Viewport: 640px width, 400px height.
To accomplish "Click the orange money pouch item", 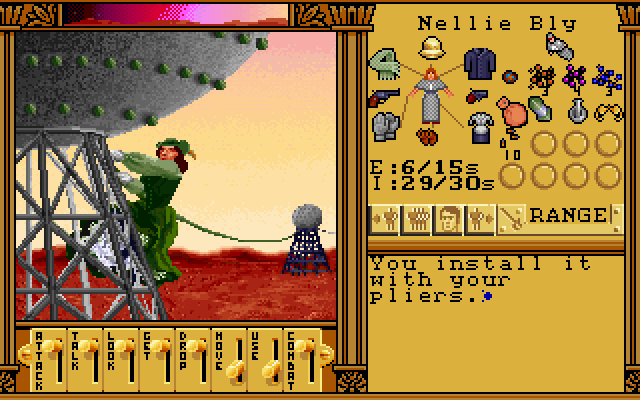I will pyautogui.click(x=516, y=116).
